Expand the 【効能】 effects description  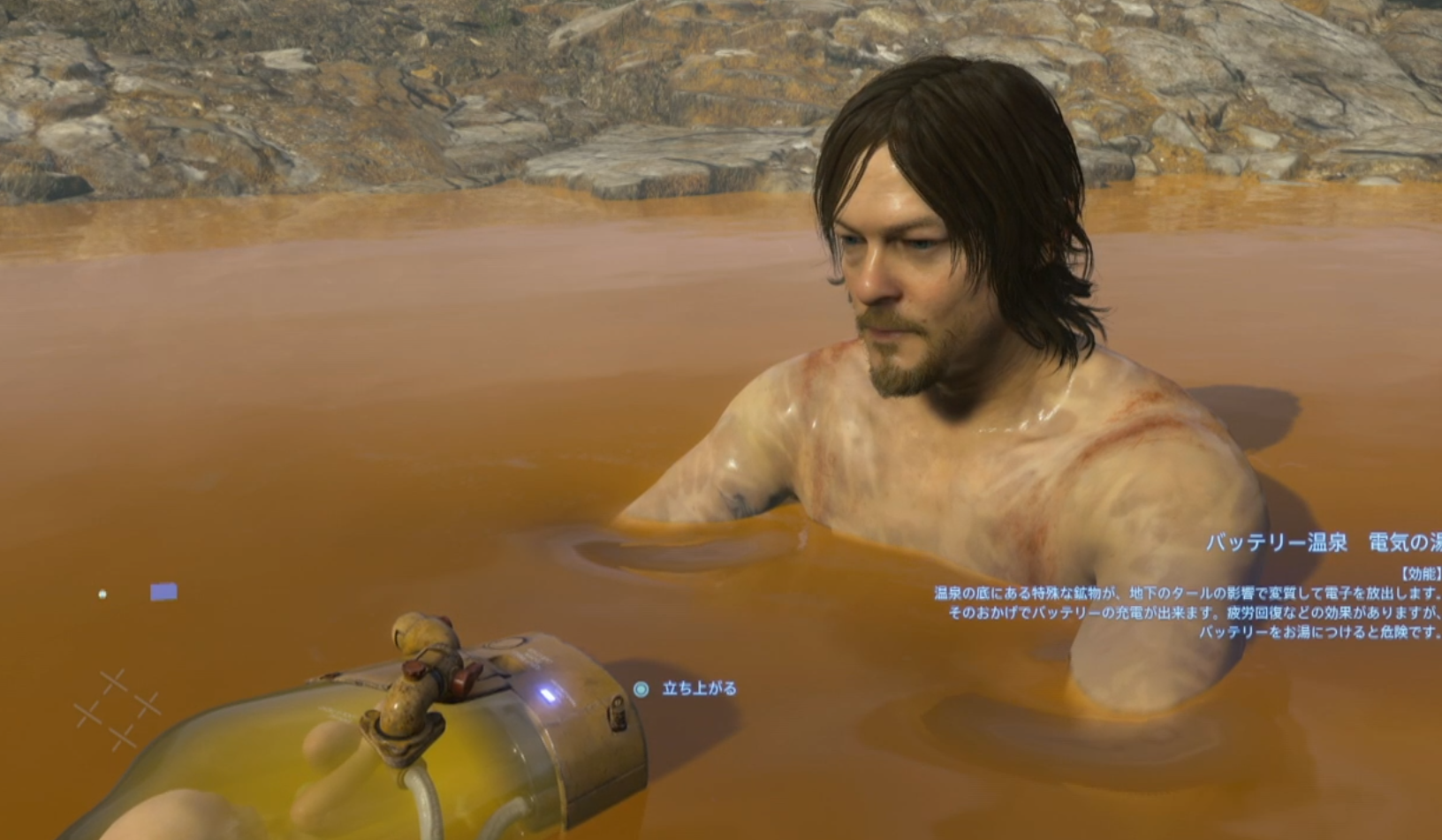pyautogui.click(x=1420, y=574)
